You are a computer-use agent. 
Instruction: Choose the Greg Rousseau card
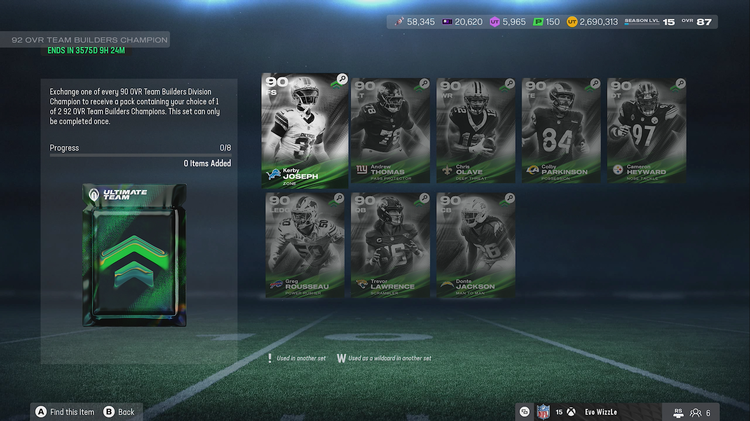coord(307,245)
